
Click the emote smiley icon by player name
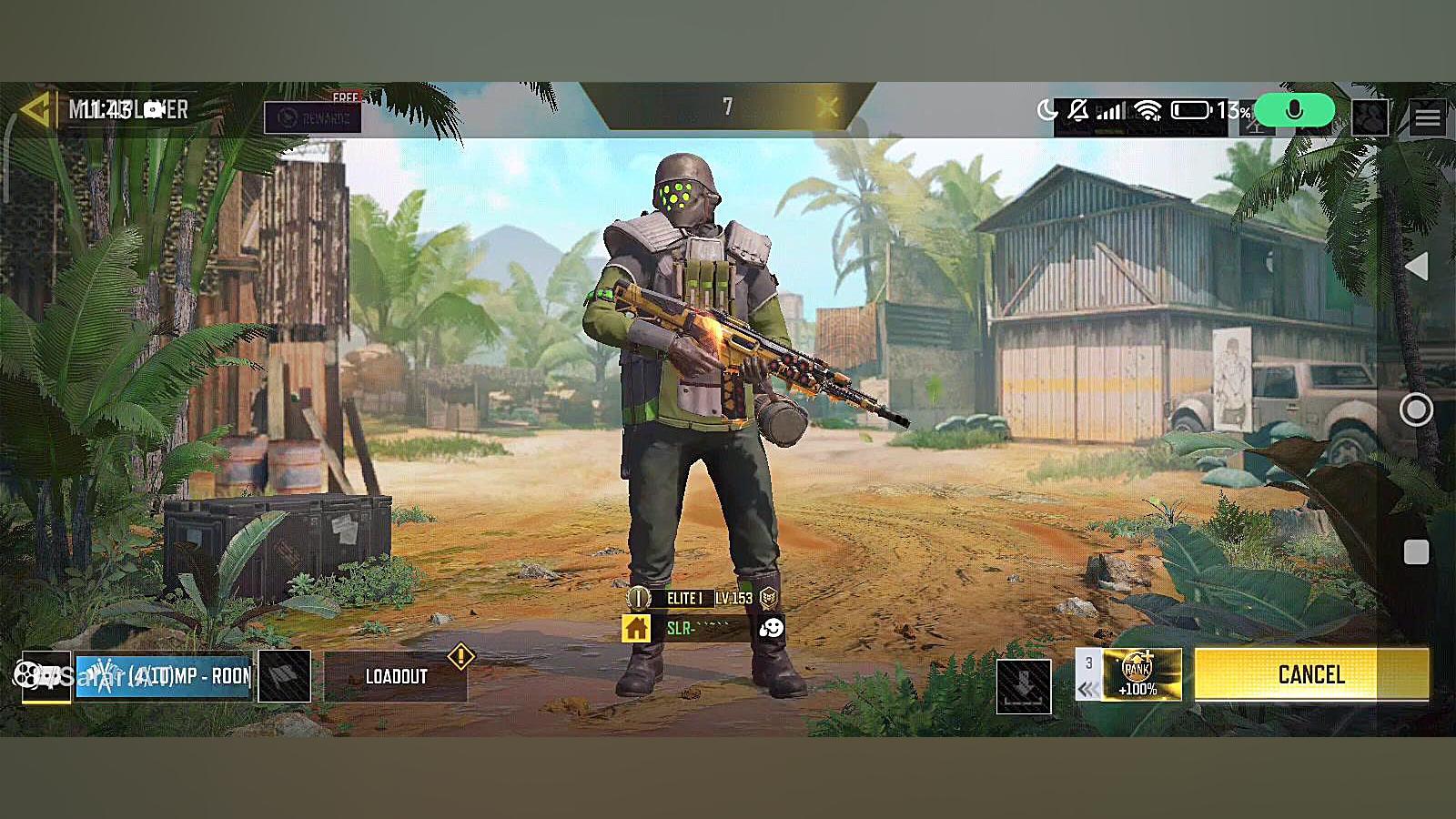[x=771, y=628]
